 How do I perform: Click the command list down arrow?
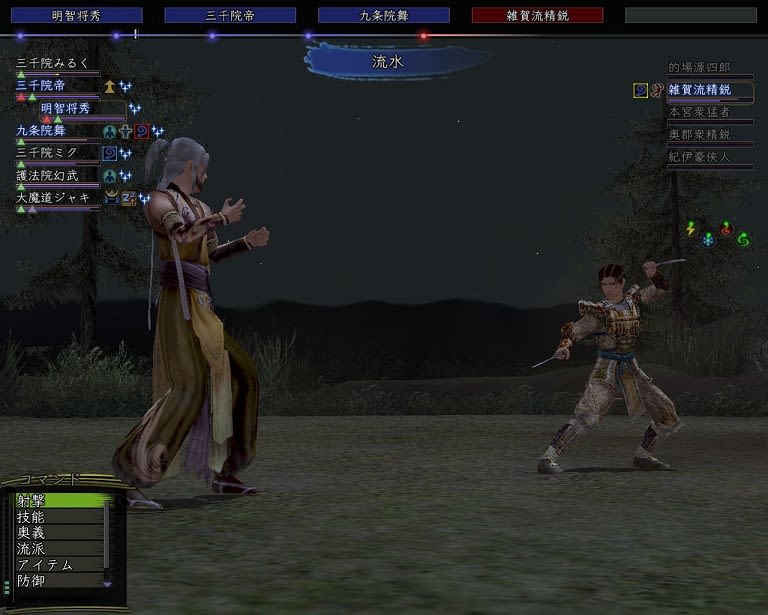pyautogui.click(x=108, y=583)
